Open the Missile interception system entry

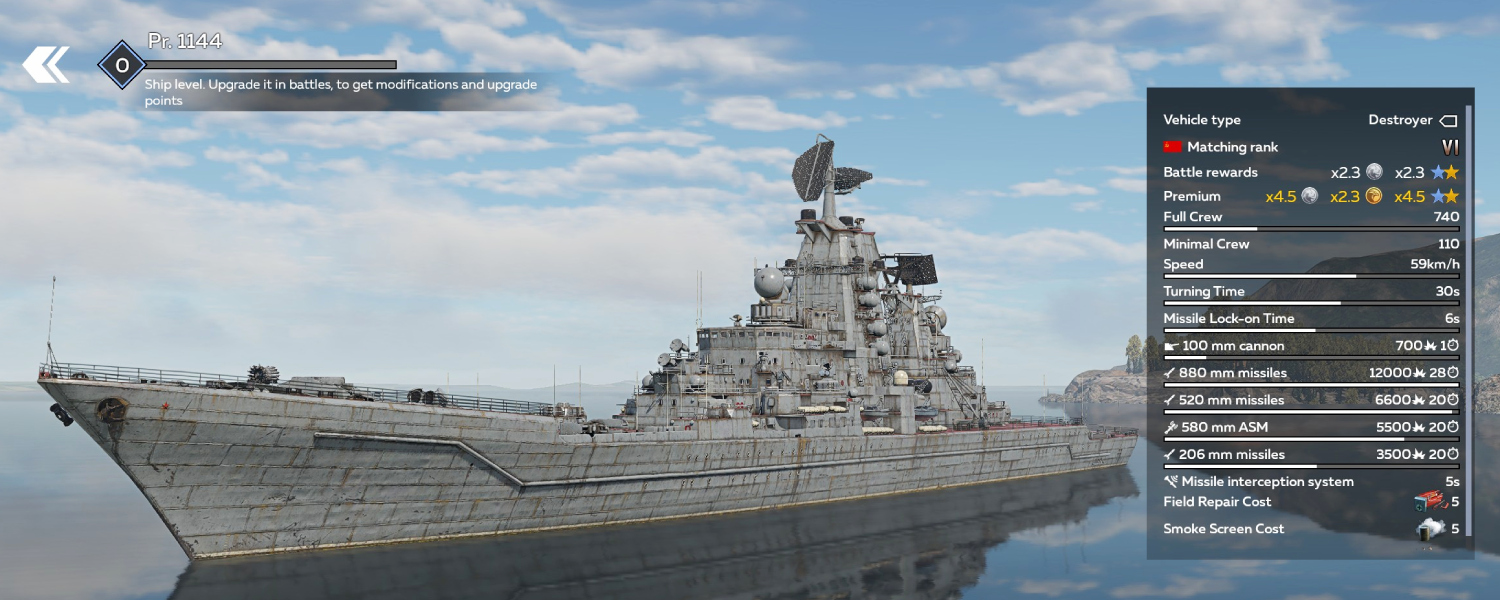1310,481
